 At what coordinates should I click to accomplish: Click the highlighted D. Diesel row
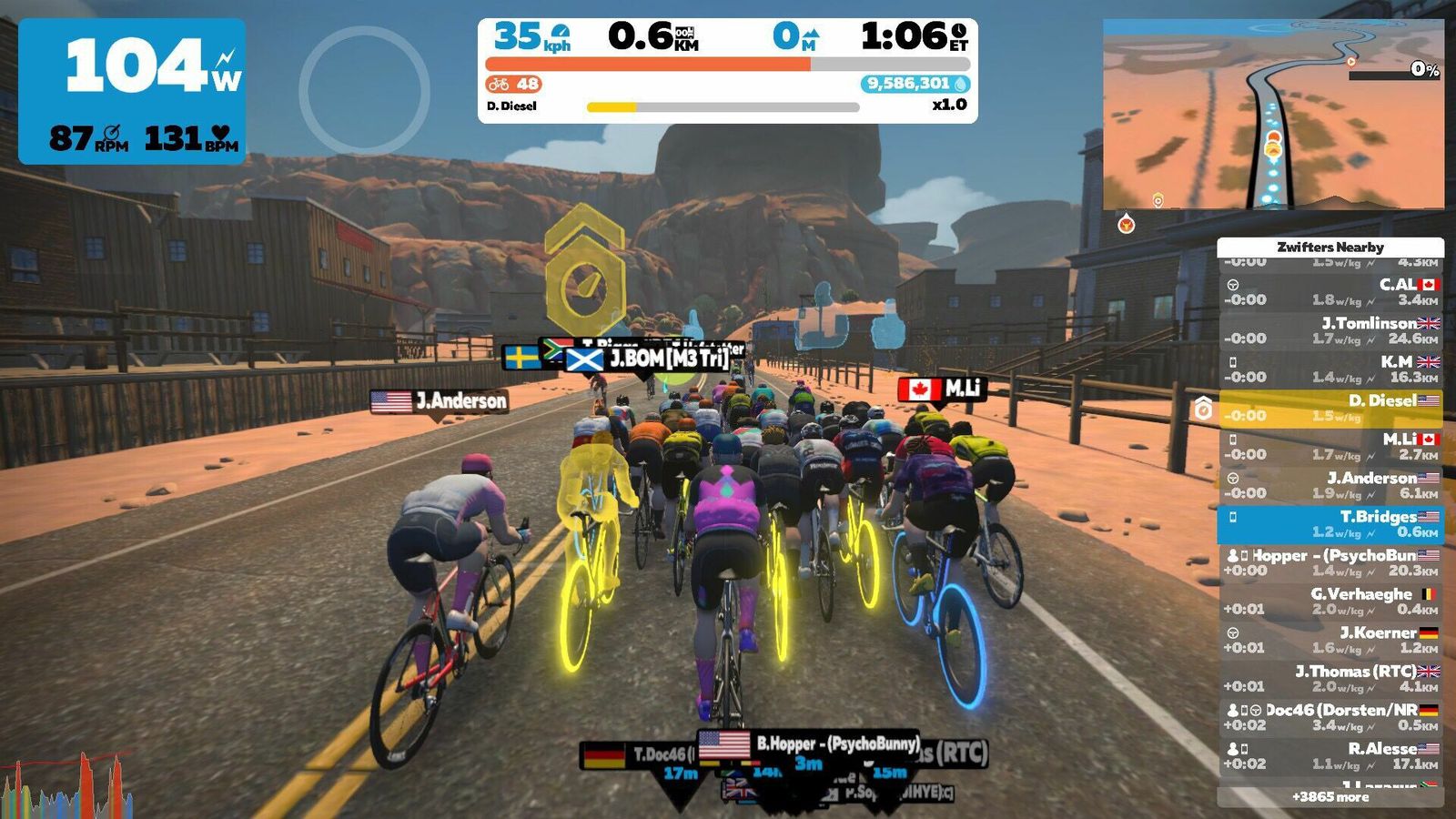click(x=1330, y=408)
